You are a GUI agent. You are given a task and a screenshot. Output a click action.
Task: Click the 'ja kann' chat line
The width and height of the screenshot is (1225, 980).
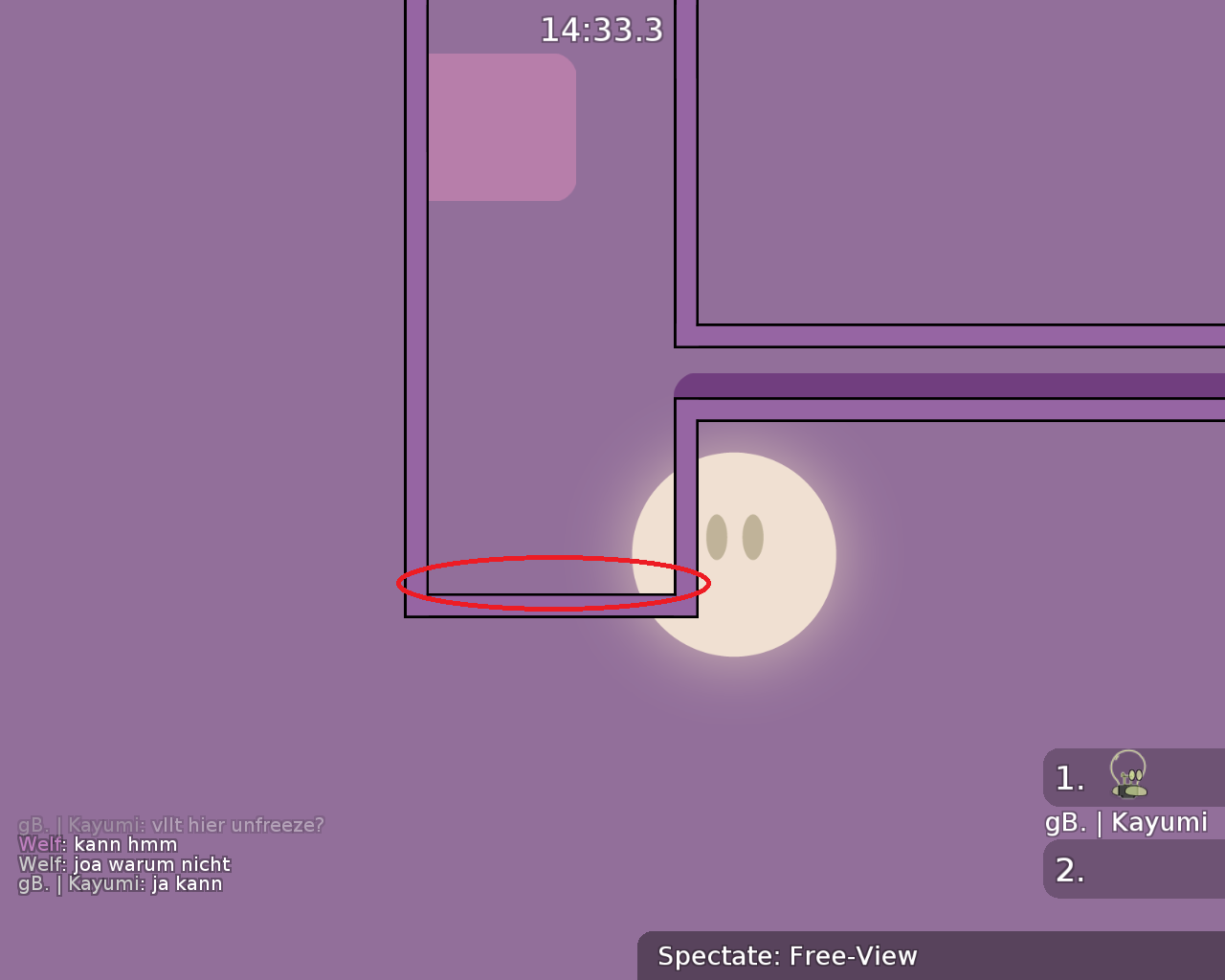click(120, 882)
